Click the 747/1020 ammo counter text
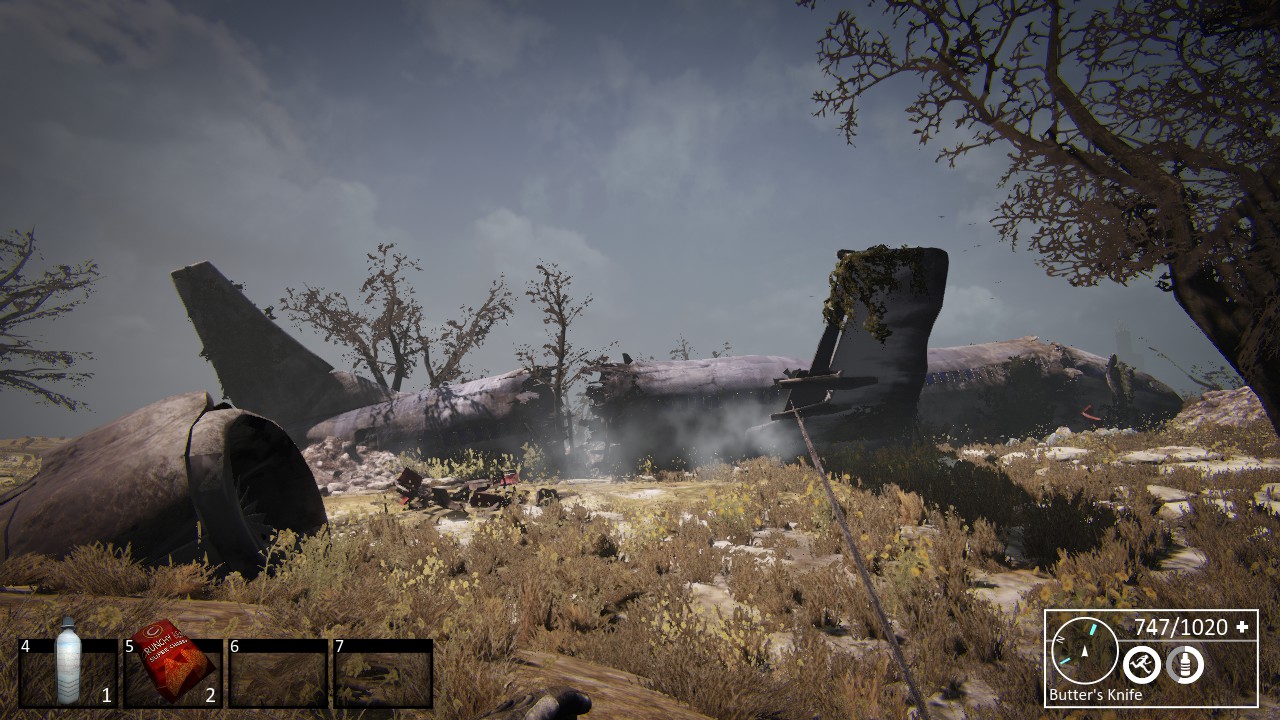1280x720 pixels. (x=1180, y=626)
